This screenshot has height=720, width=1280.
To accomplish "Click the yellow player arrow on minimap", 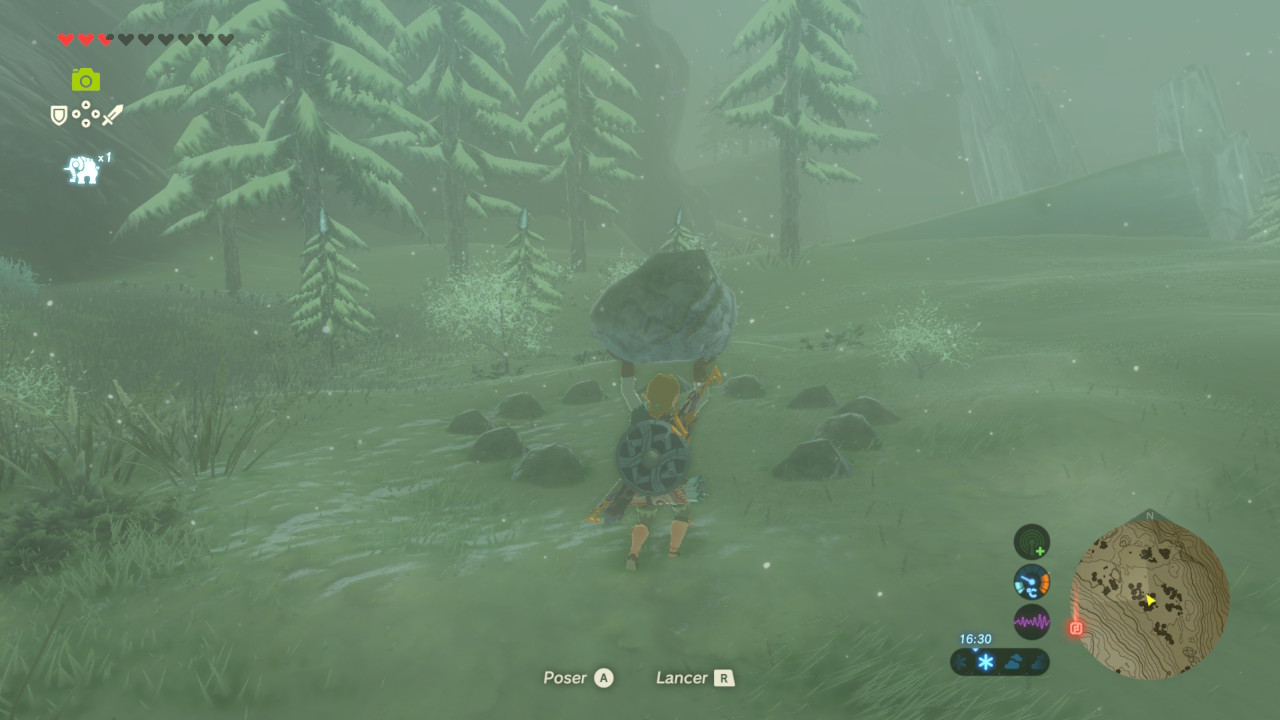I will (x=1150, y=600).
